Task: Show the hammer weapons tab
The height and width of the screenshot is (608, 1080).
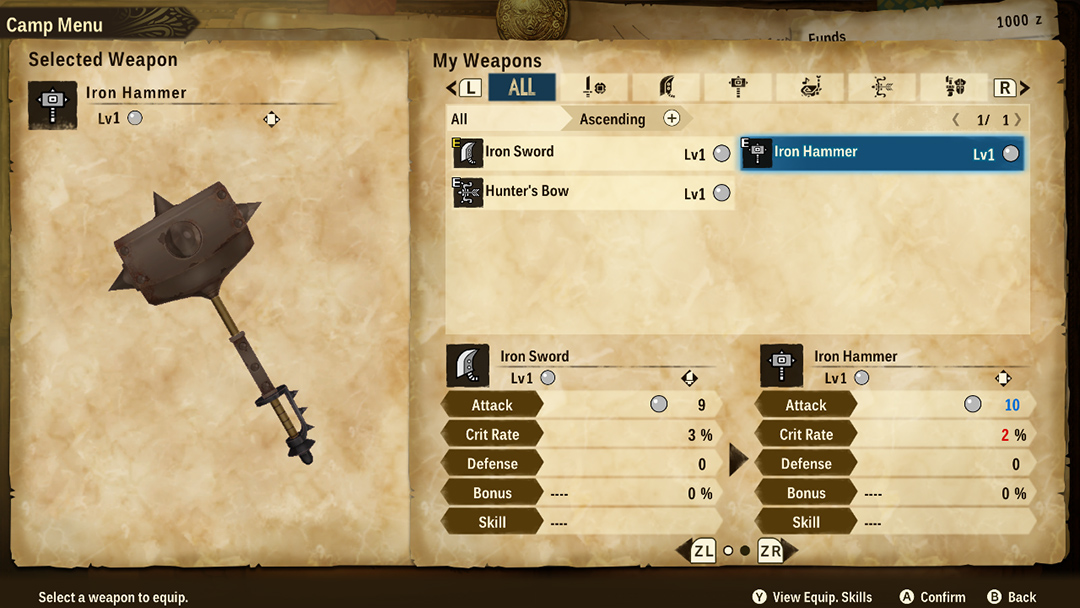Action: pos(739,87)
